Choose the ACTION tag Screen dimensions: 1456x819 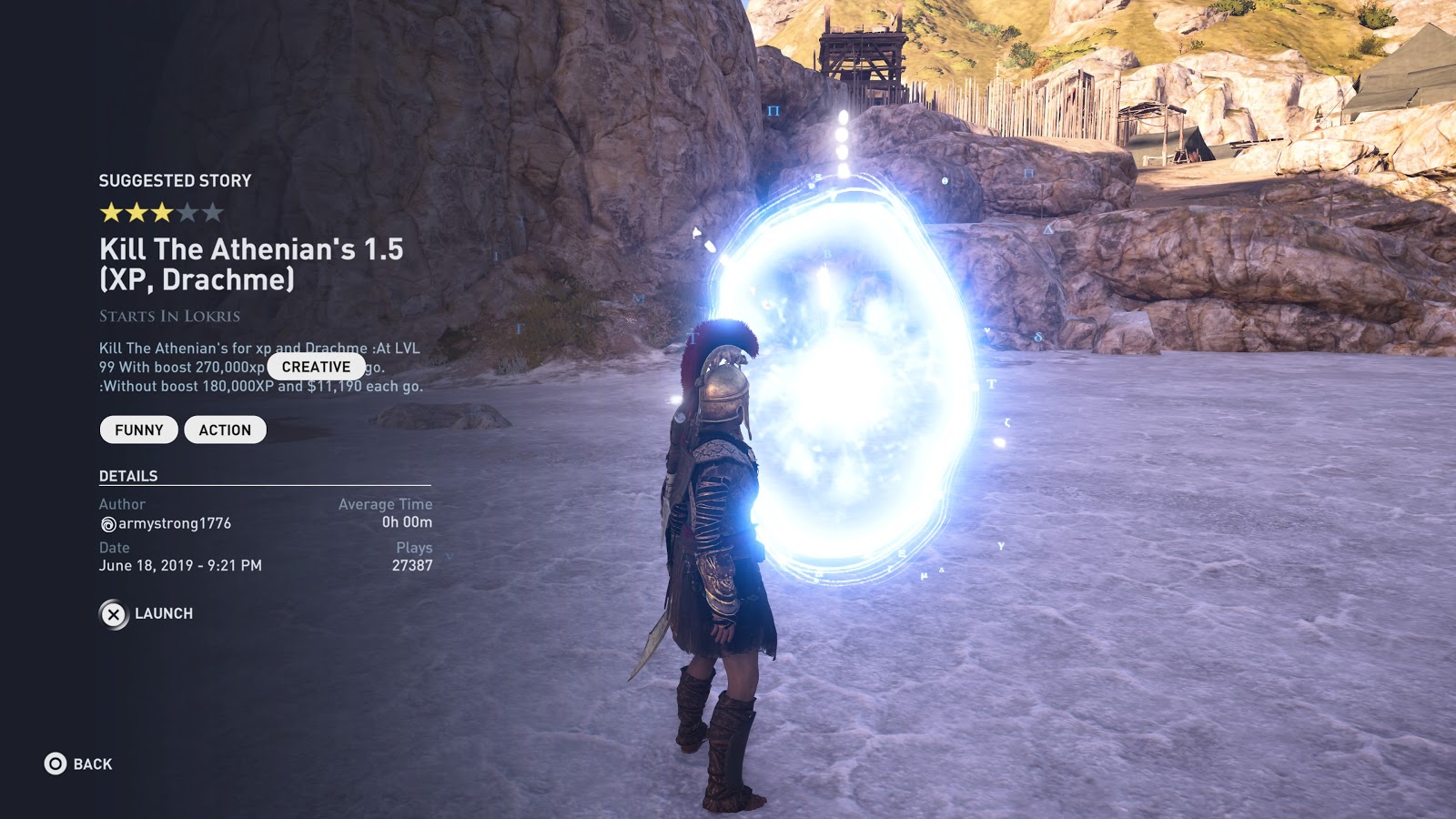225,430
